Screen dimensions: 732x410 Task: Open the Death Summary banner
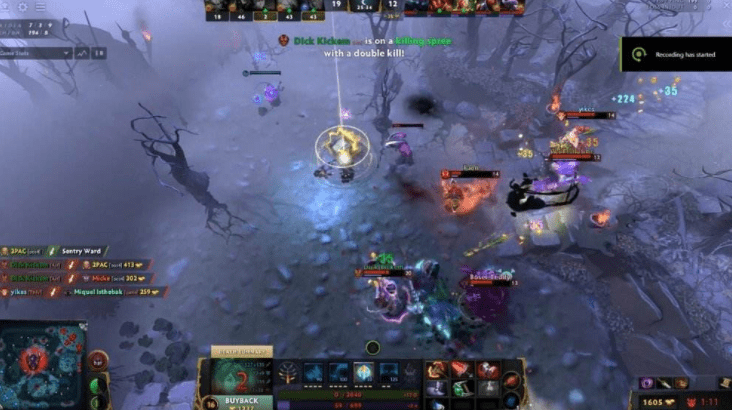coord(237,352)
